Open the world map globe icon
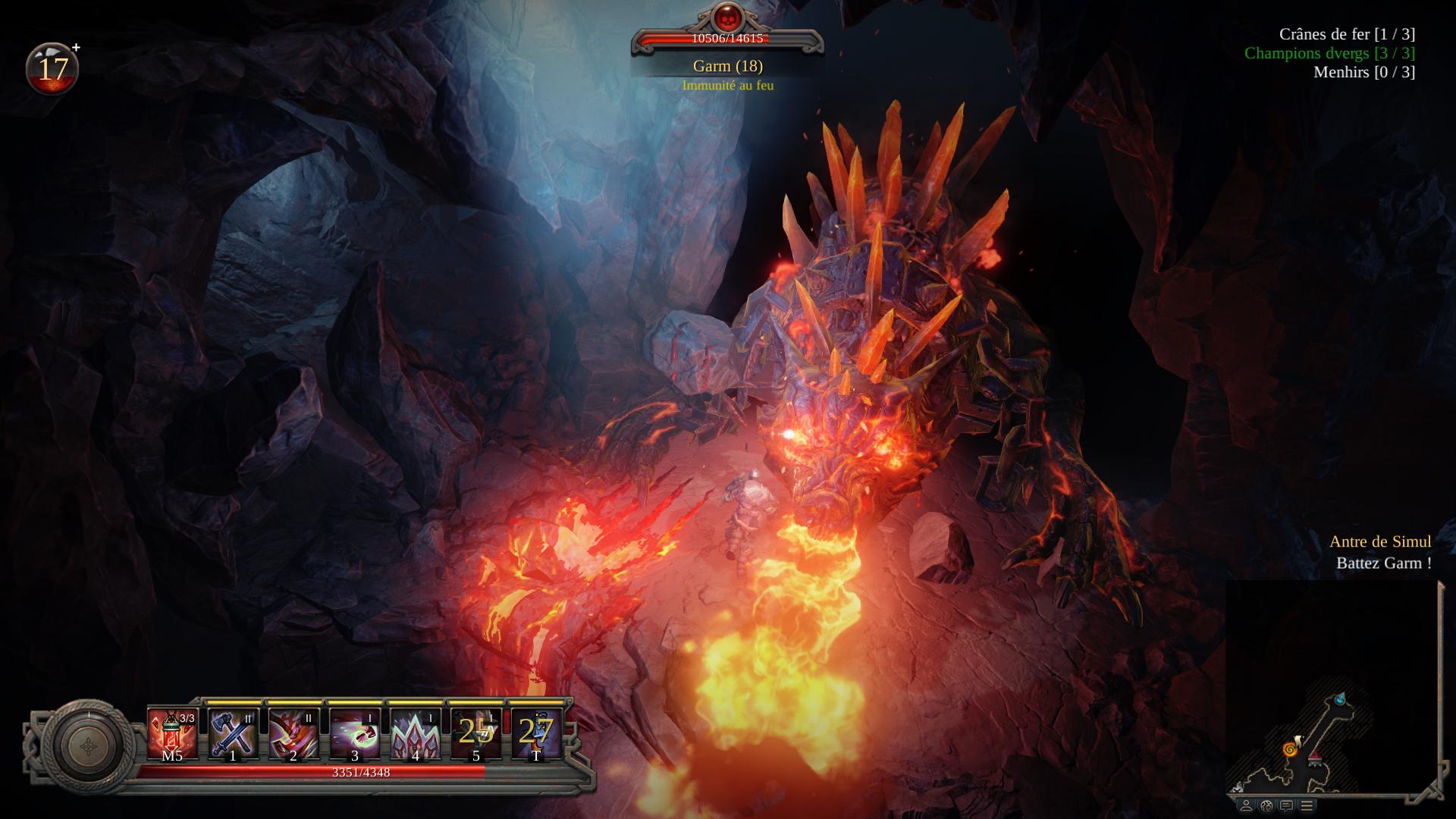 click(x=1266, y=805)
